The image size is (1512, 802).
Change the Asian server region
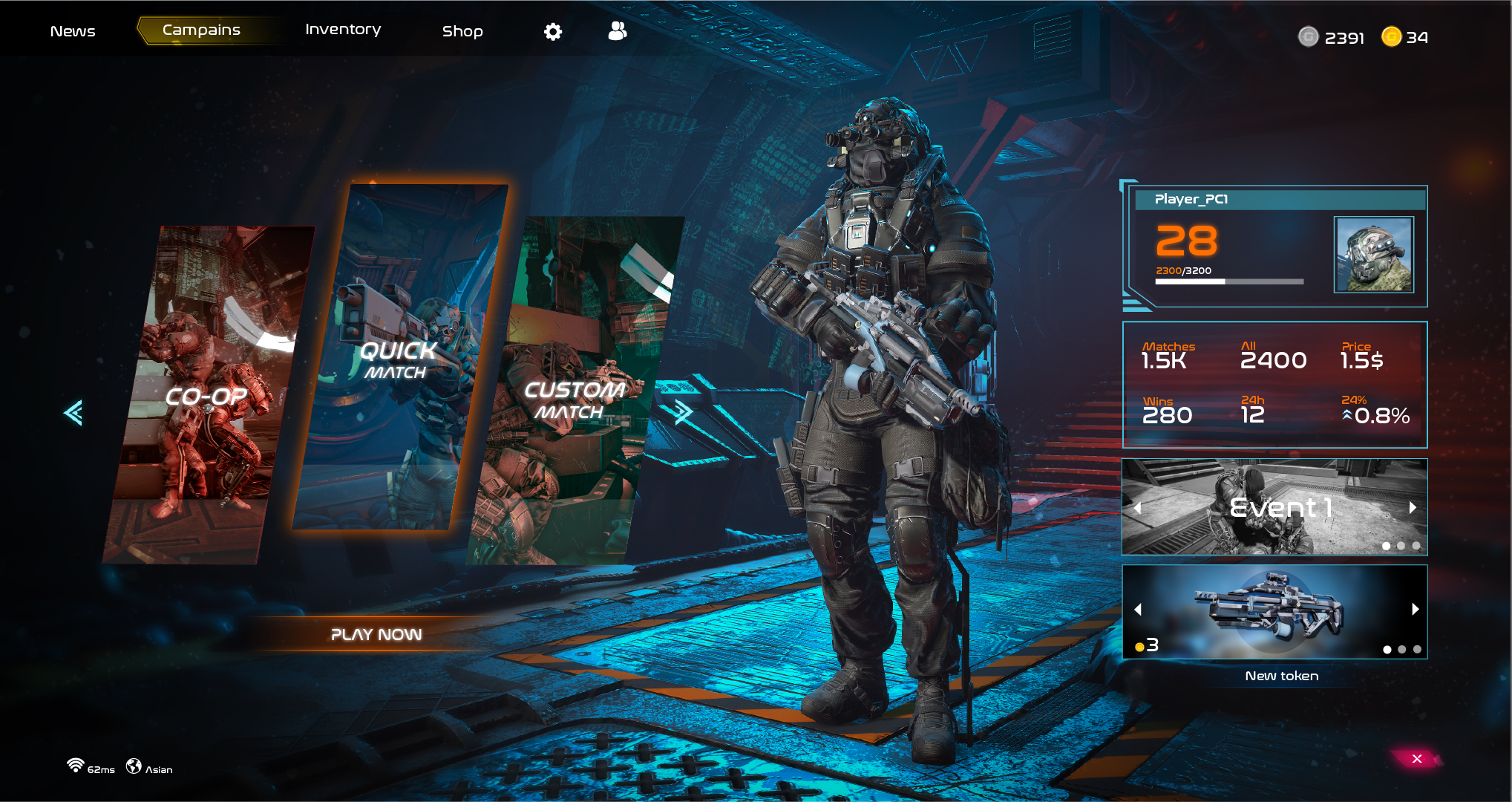click(x=149, y=768)
